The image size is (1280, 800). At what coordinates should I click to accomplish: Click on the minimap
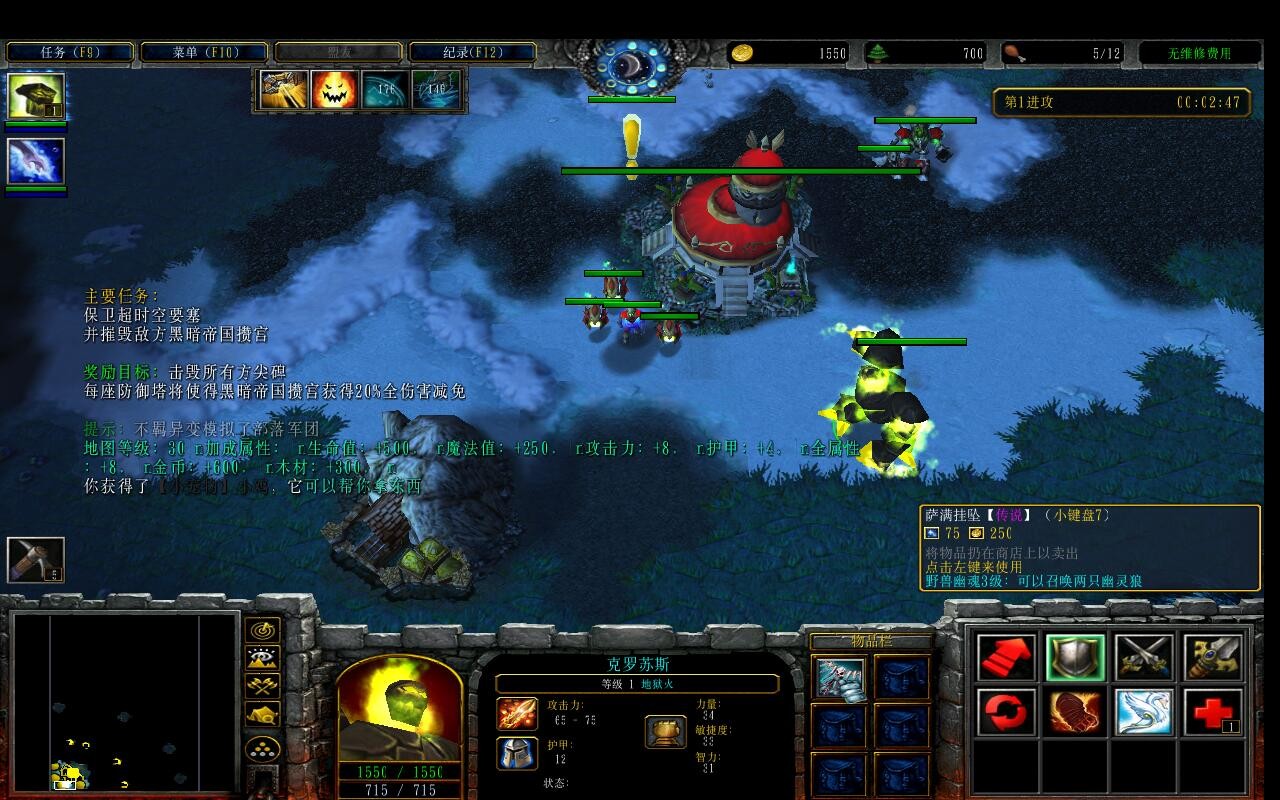124,702
